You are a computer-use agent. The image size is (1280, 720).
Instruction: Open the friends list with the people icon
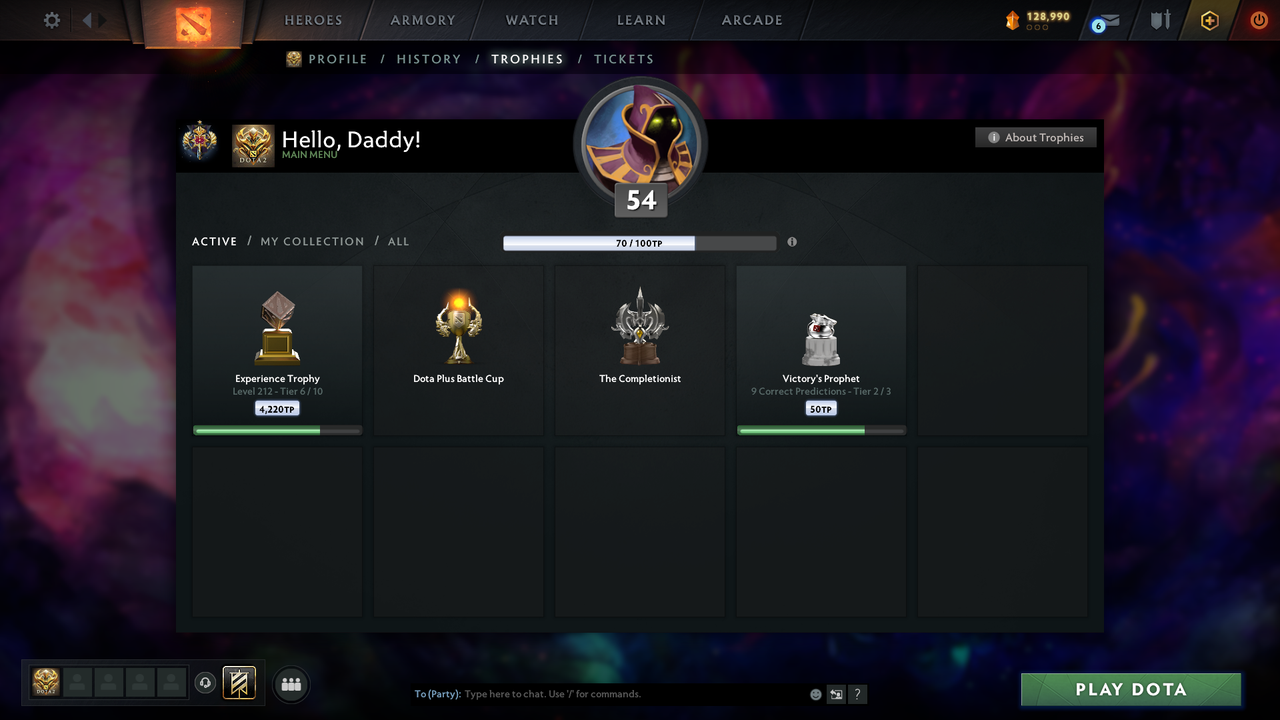(x=291, y=684)
